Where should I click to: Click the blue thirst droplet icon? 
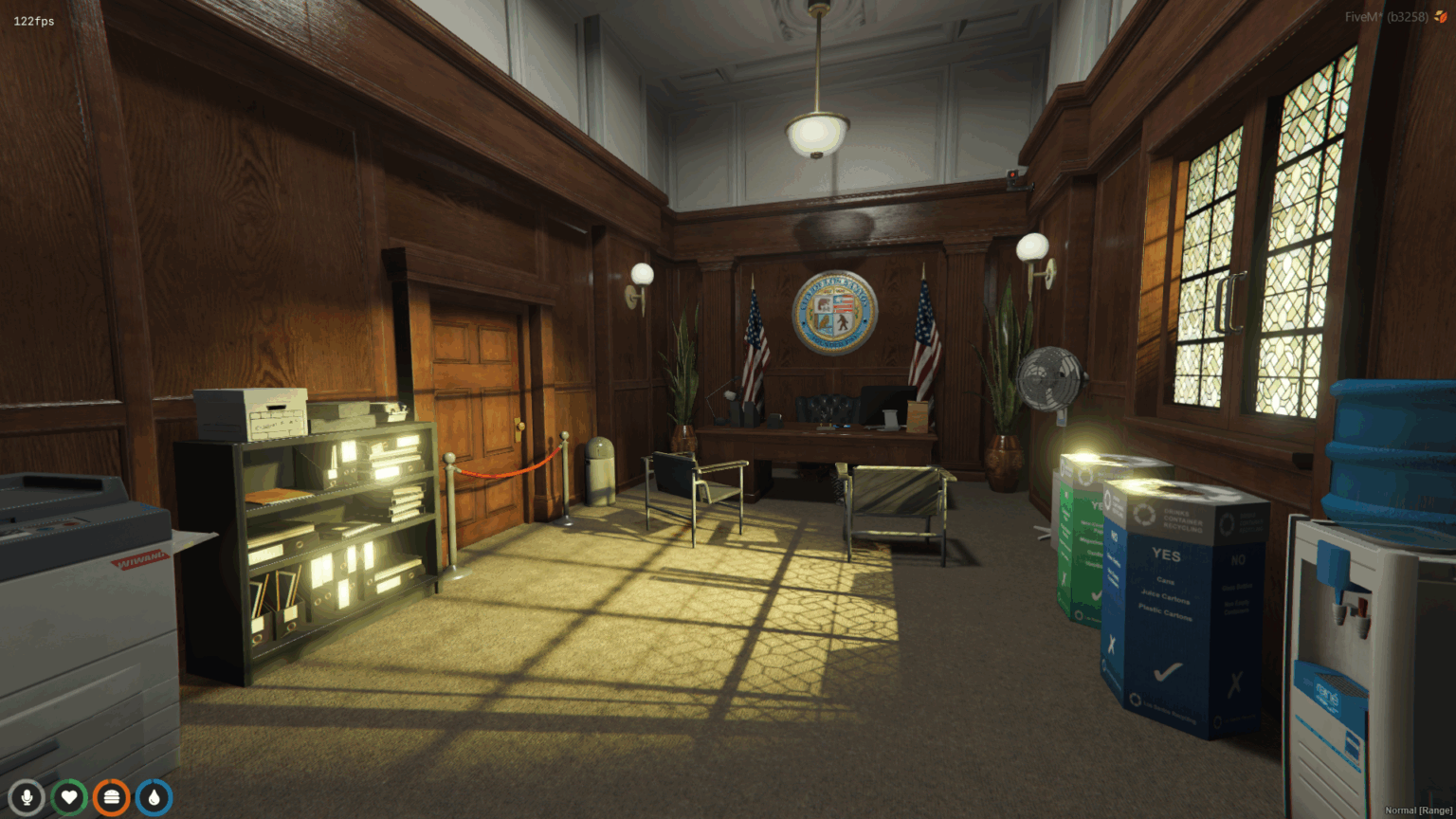point(153,797)
